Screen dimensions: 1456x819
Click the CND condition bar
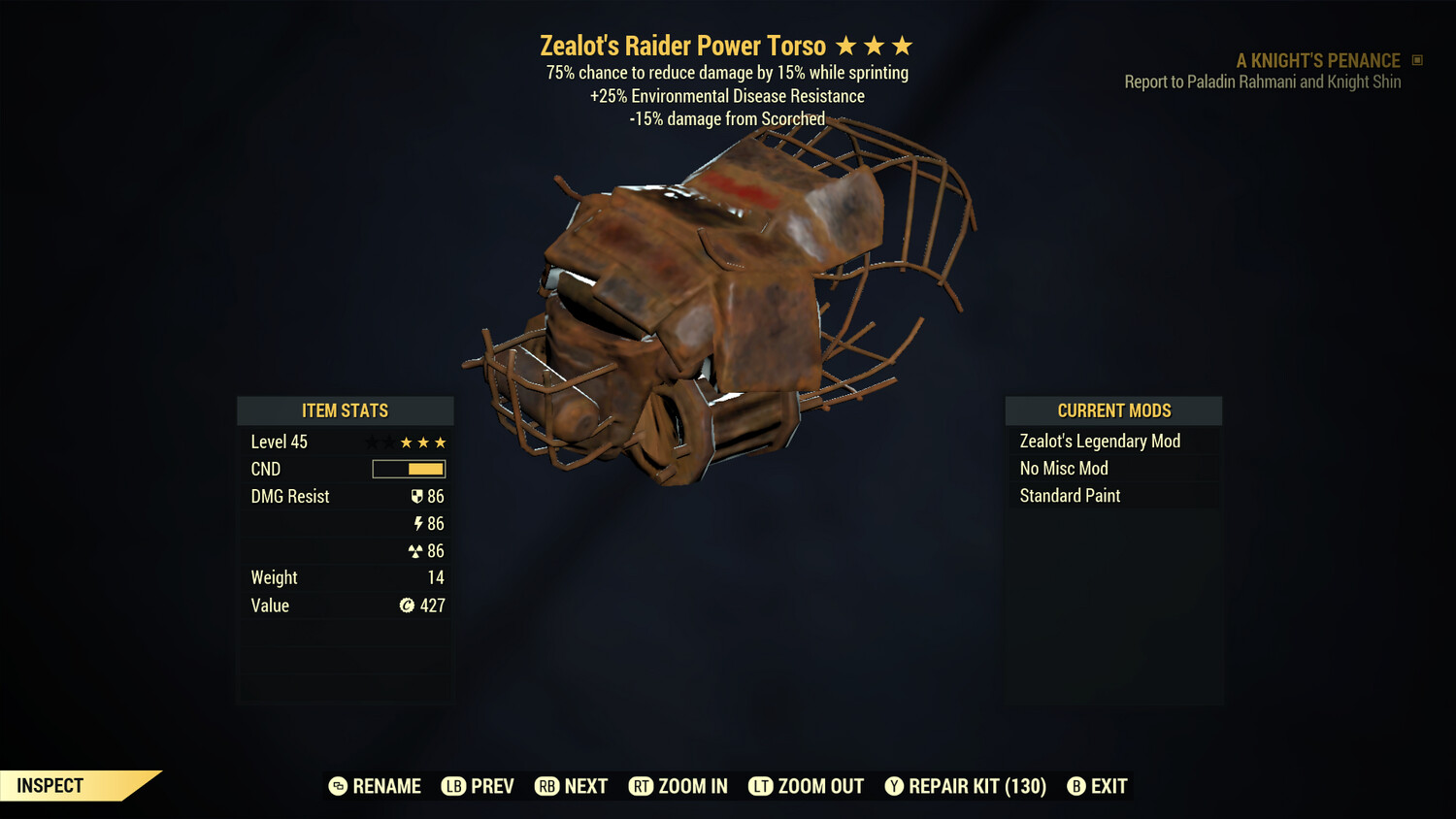point(408,469)
